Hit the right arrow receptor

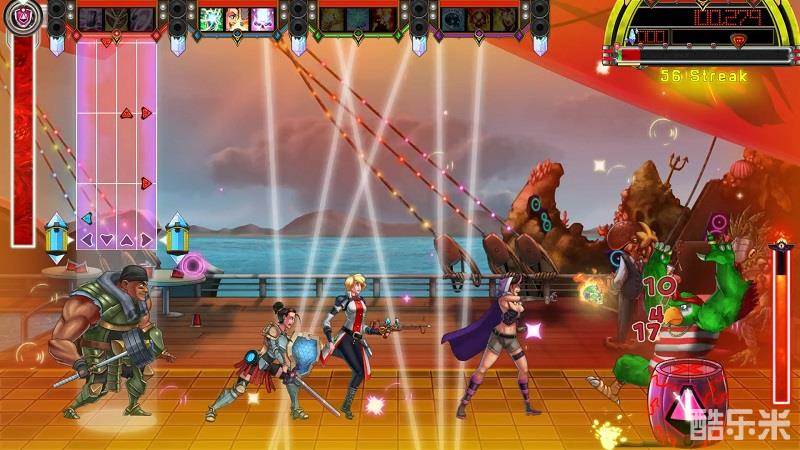click(x=146, y=239)
